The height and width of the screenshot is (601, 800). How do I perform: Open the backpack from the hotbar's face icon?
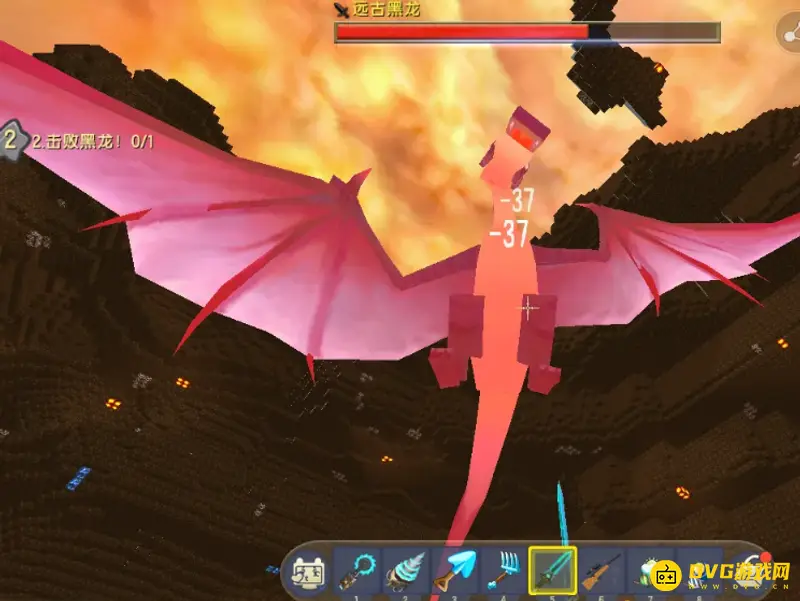pyautogui.click(x=307, y=573)
